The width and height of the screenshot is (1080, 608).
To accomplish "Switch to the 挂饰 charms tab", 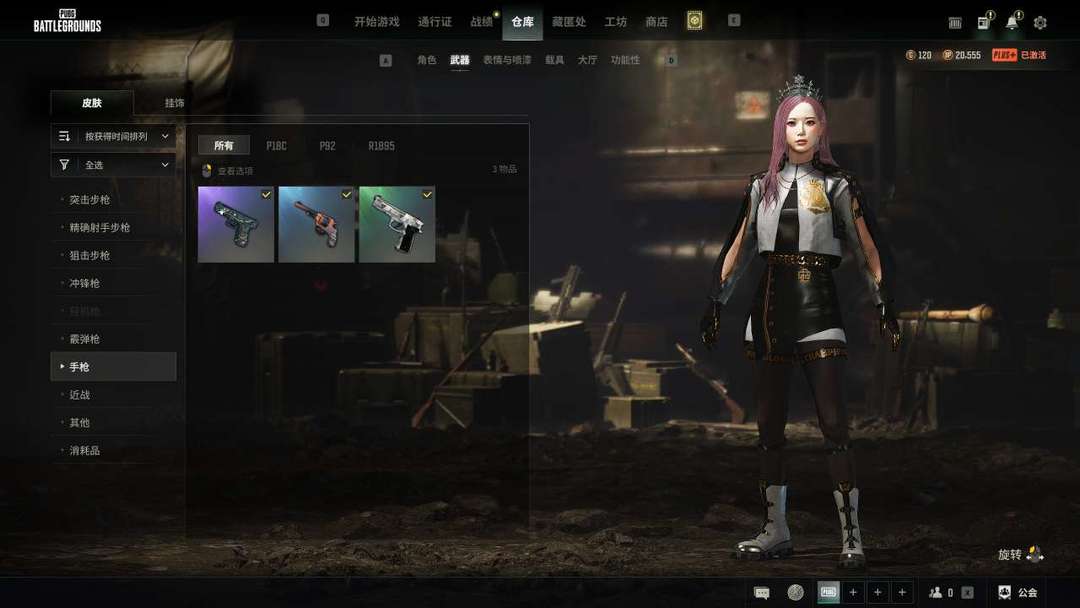I will [175, 103].
